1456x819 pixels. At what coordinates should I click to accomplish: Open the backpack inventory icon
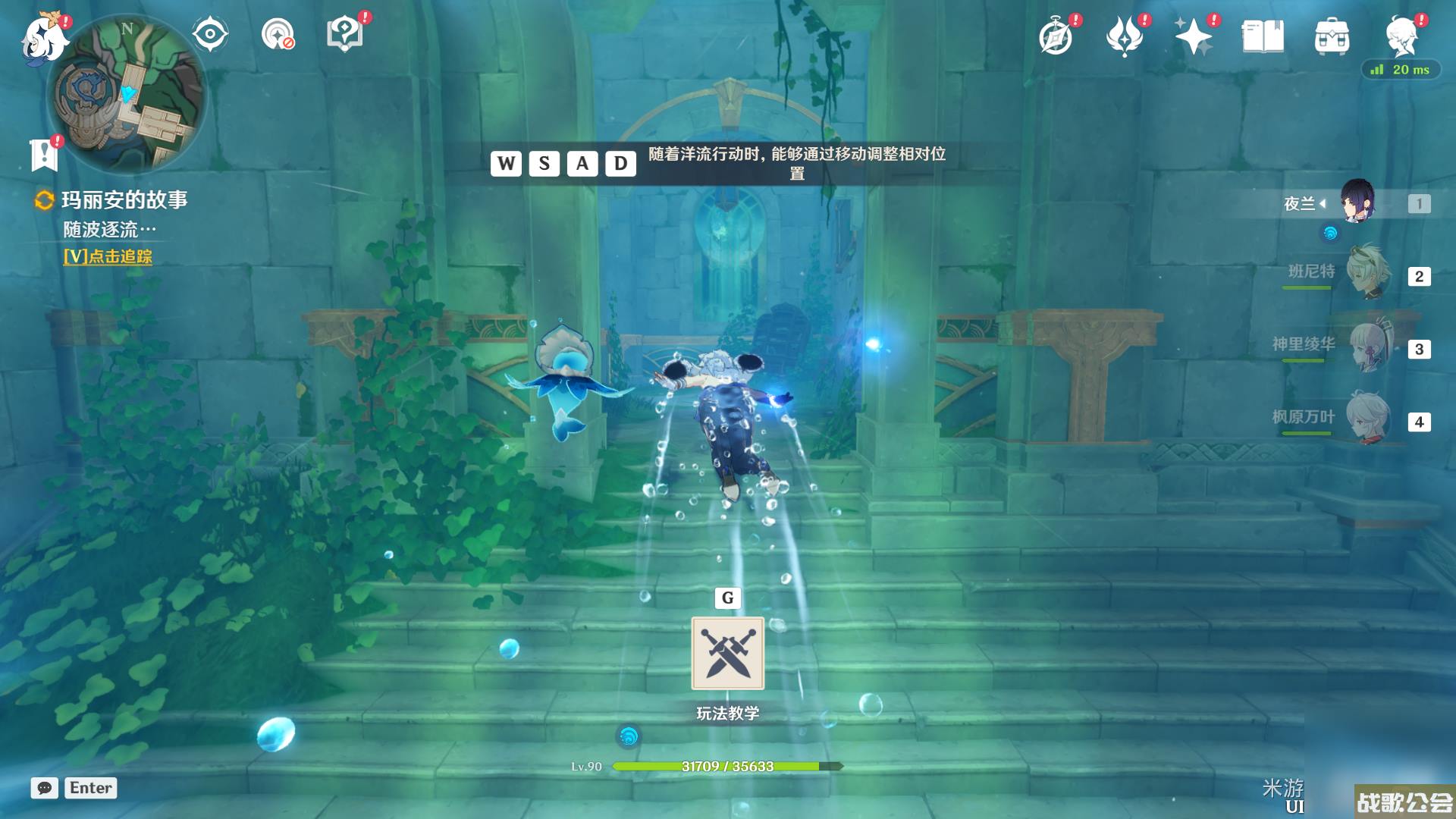[1332, 36]
